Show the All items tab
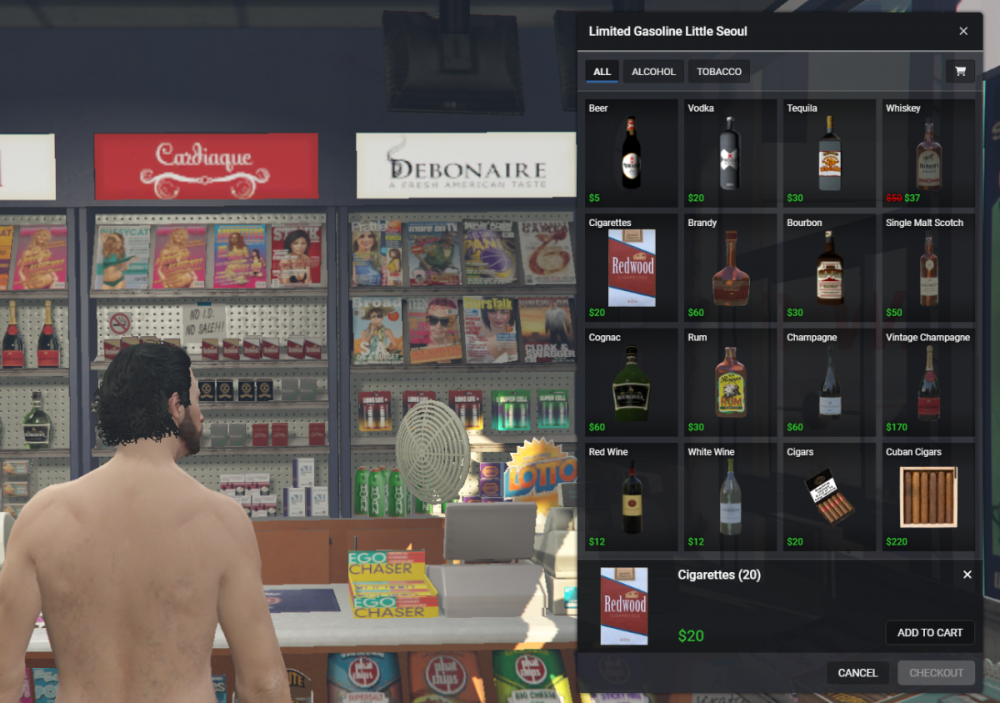The image size is (1000, 703). coord(602,72)
